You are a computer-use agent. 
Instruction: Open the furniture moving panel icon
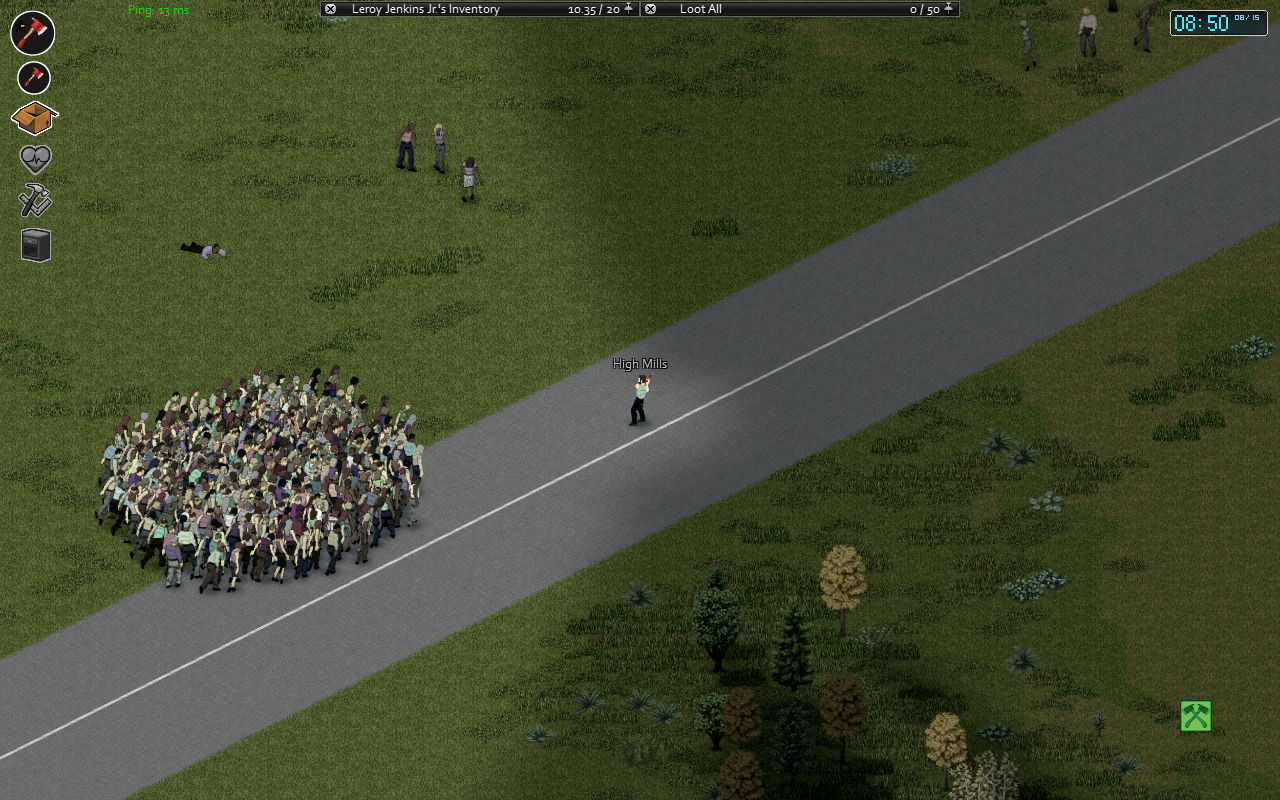pos(33,243)
